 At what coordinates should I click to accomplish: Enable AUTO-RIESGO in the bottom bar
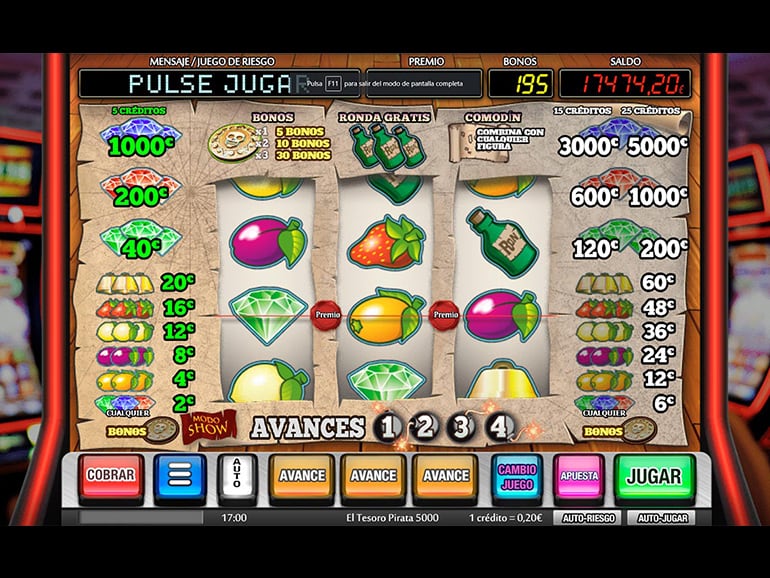pyautogui.click(x=588, y=518)
